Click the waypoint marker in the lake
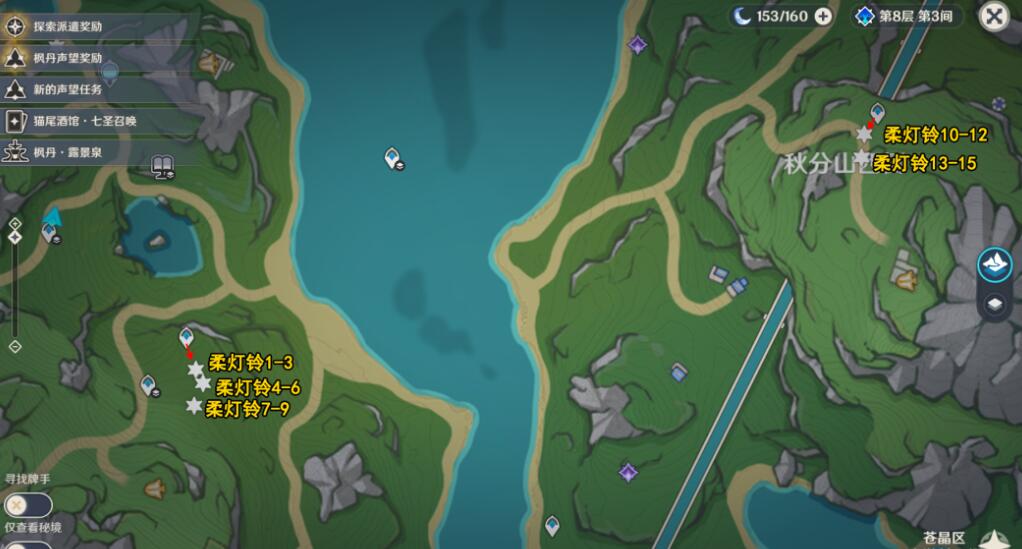 click(x=393, y=158)
